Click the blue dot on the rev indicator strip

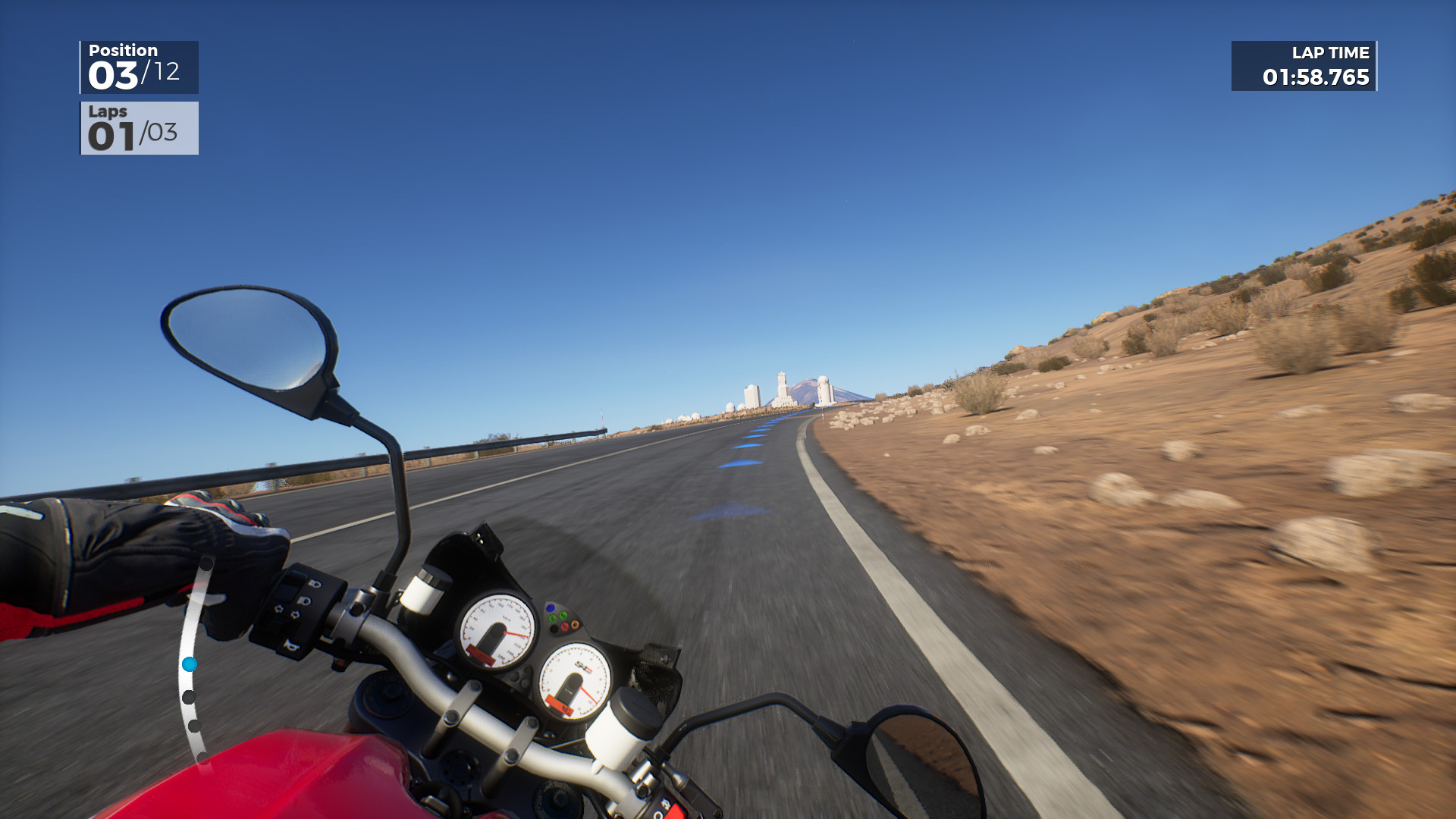(190, 666)
